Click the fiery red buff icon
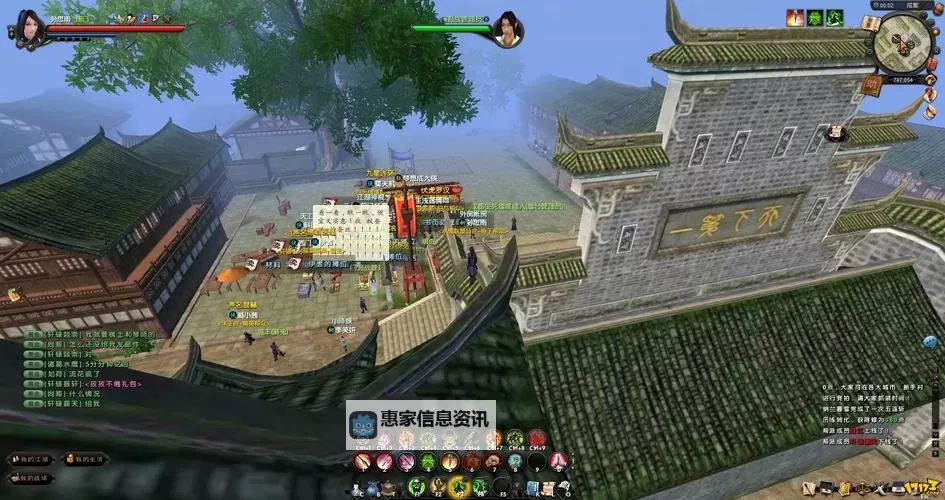 point(795,18)
